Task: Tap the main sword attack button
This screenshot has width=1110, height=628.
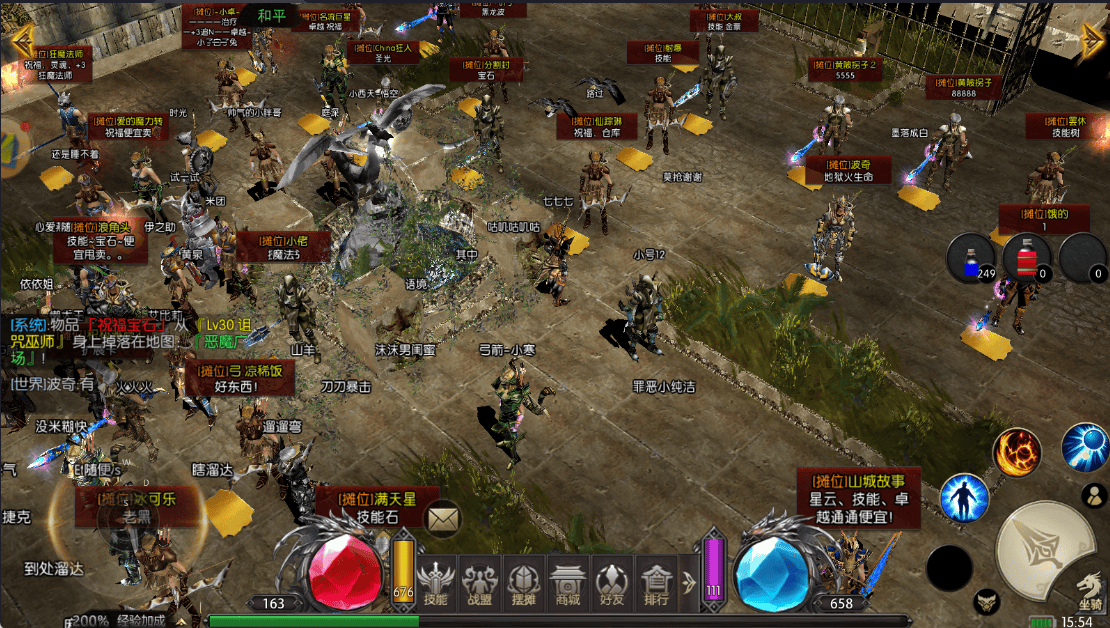Action: pyautogui.click(x=1043, y=549)
